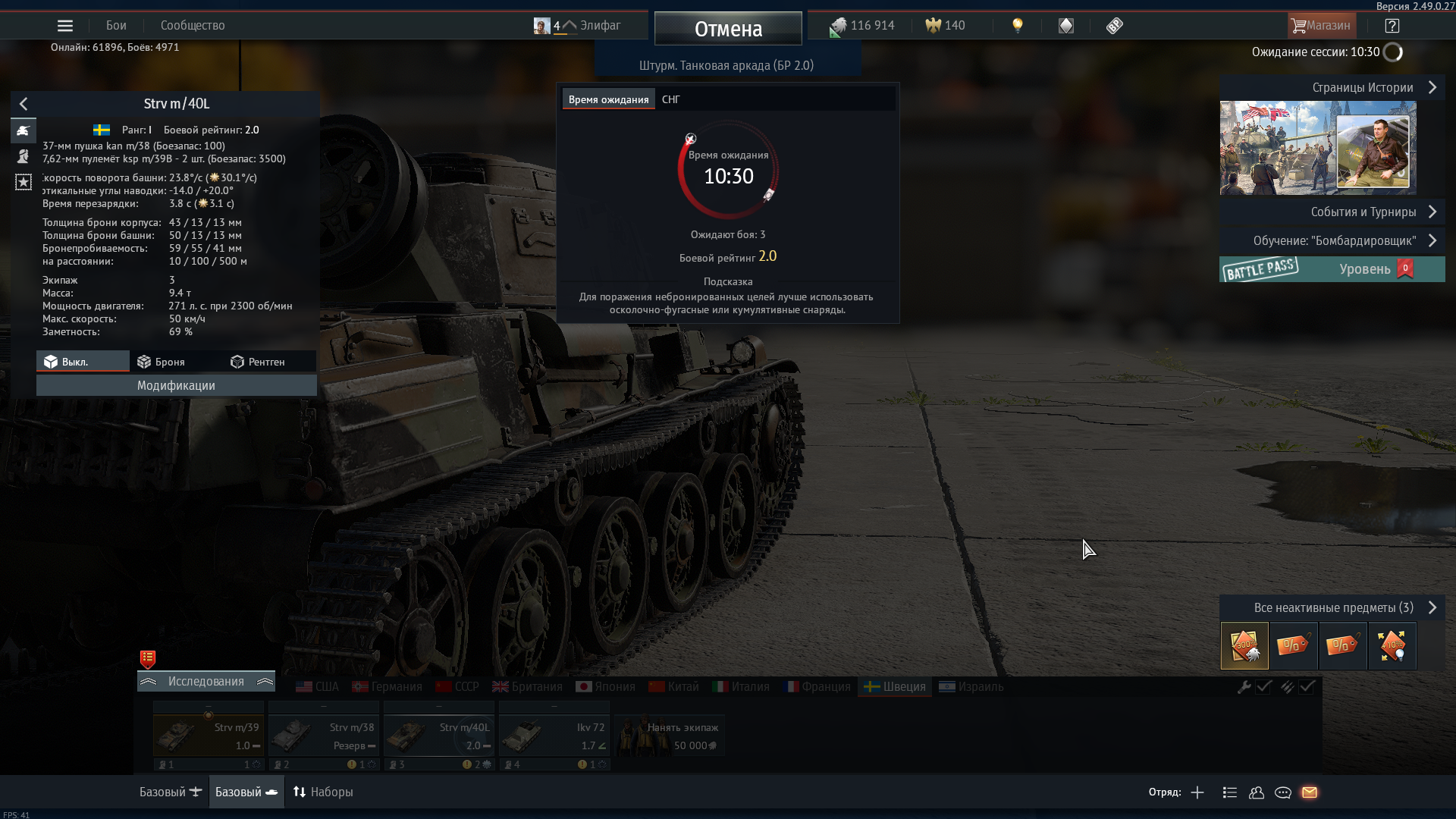Open the Исследования research tree

pos(206,681)
